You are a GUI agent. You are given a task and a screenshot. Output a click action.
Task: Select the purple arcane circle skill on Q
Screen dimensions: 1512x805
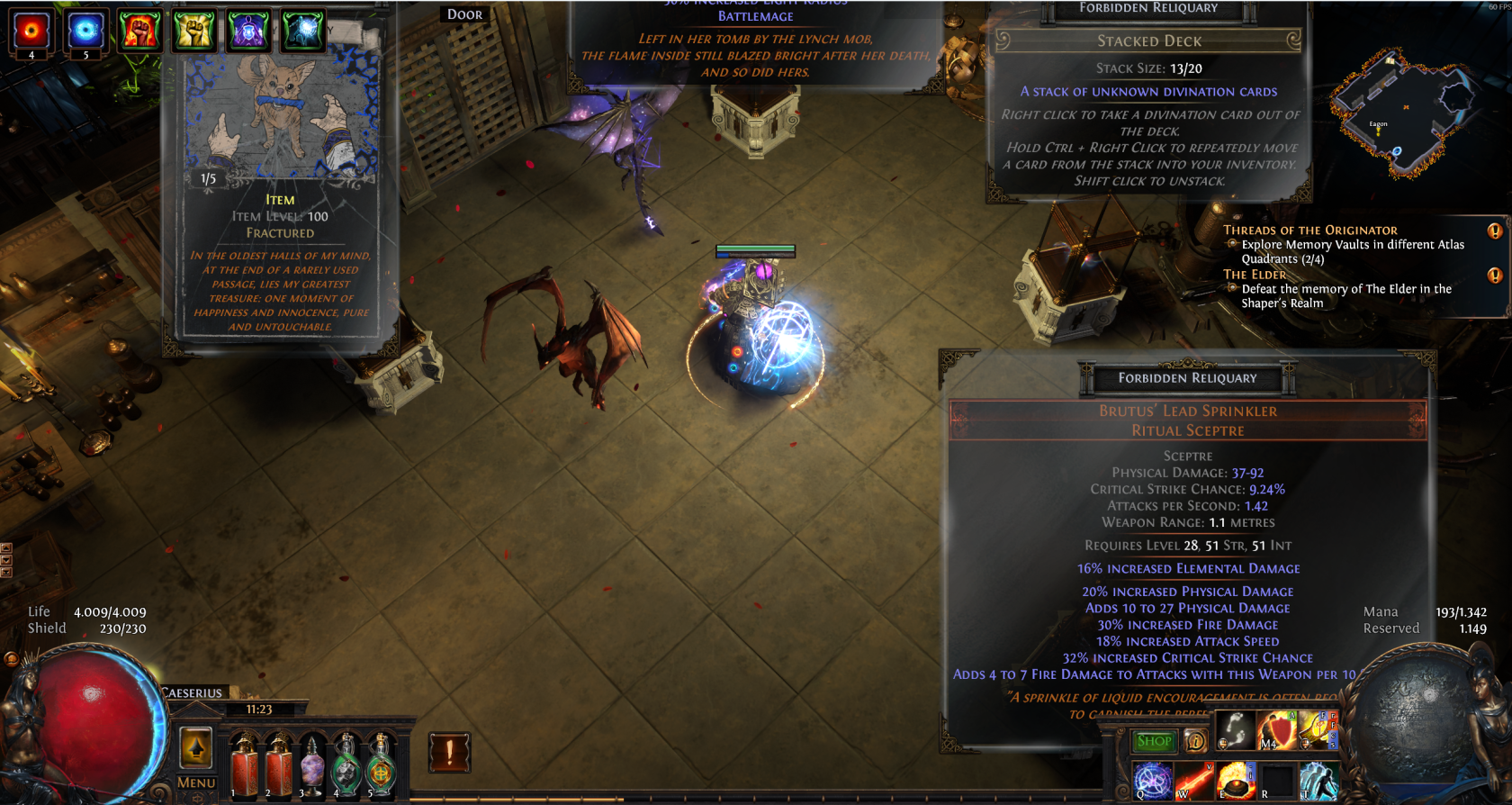(1152, 781)
